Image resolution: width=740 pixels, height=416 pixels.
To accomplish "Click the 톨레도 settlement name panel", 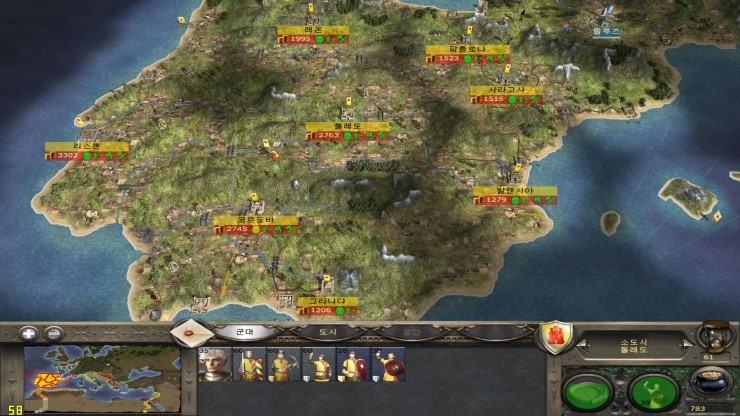I will [633, 346].
